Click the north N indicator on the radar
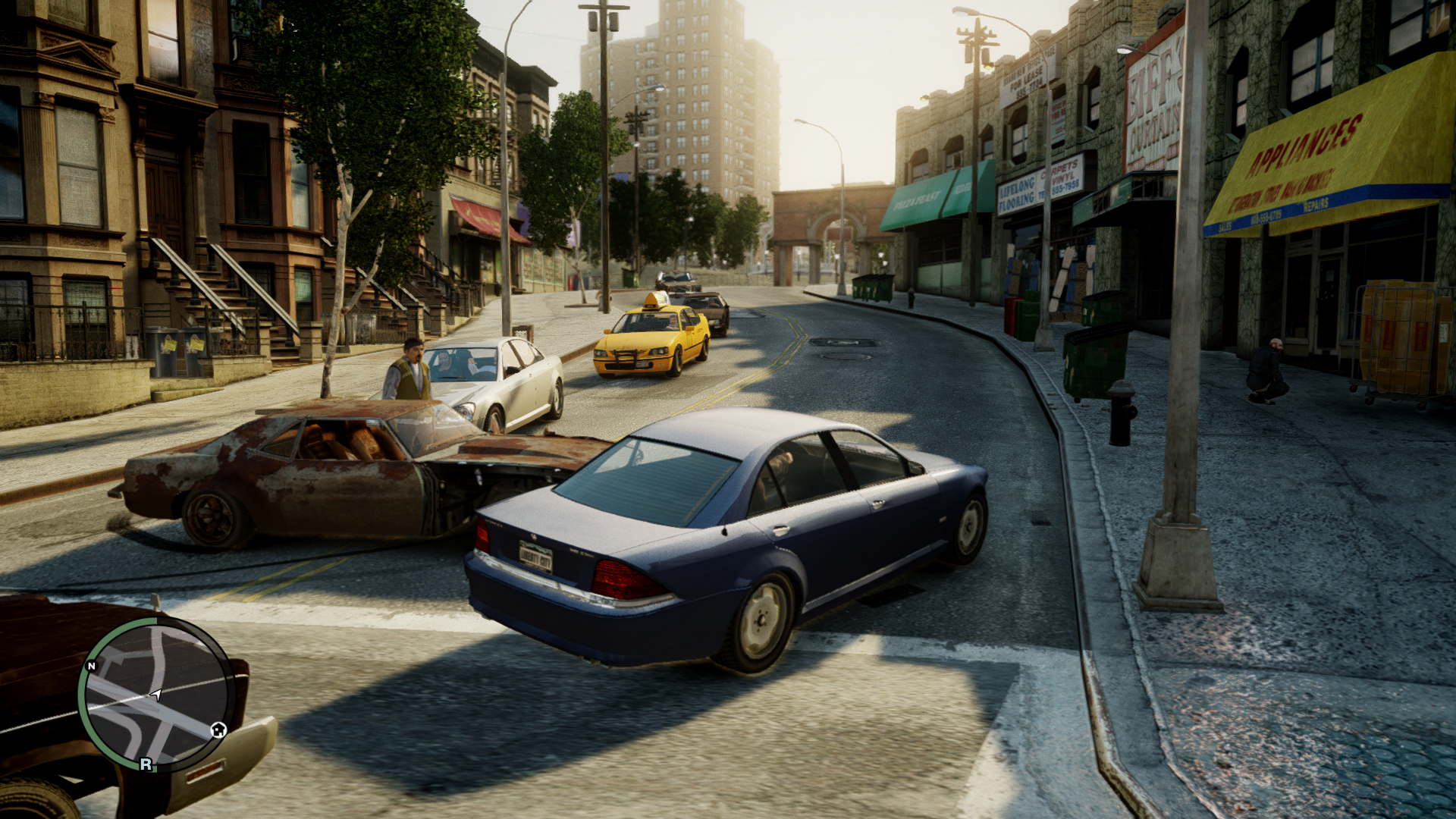Screen dimensions: 1456x819 coord(92,666)
